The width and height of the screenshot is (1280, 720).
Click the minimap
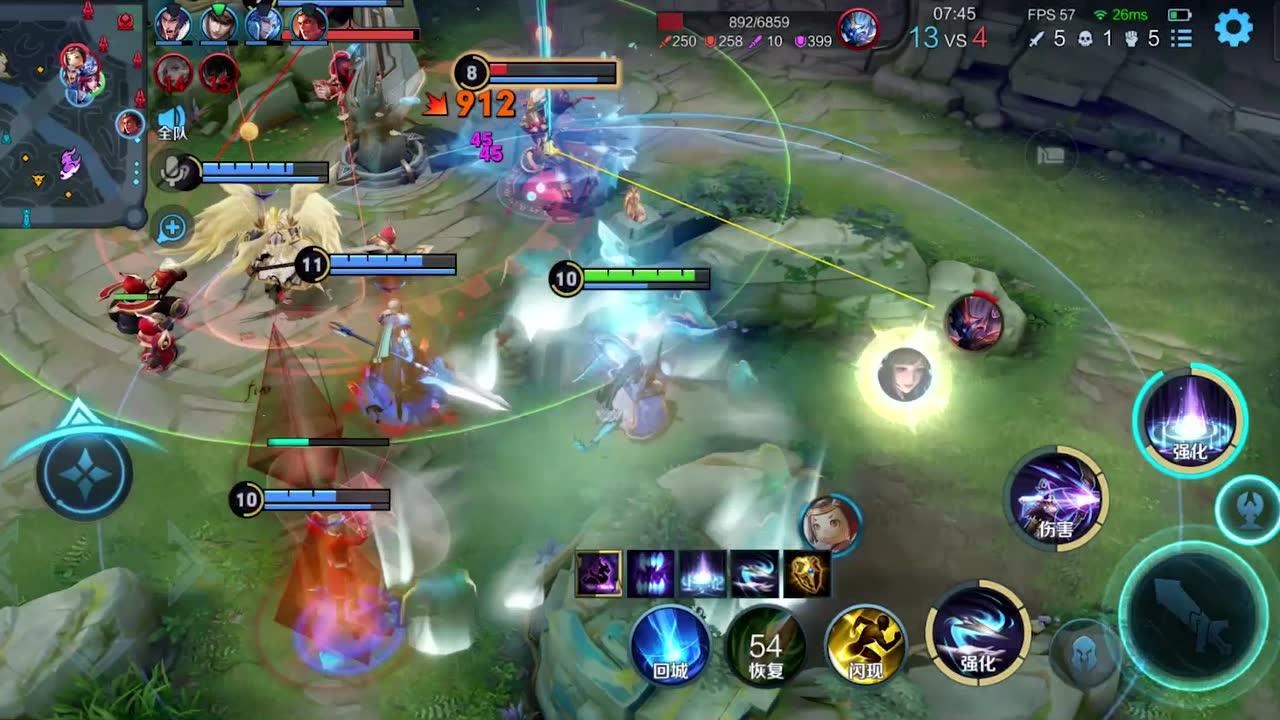pyautogui.click(x=70, y=112)
